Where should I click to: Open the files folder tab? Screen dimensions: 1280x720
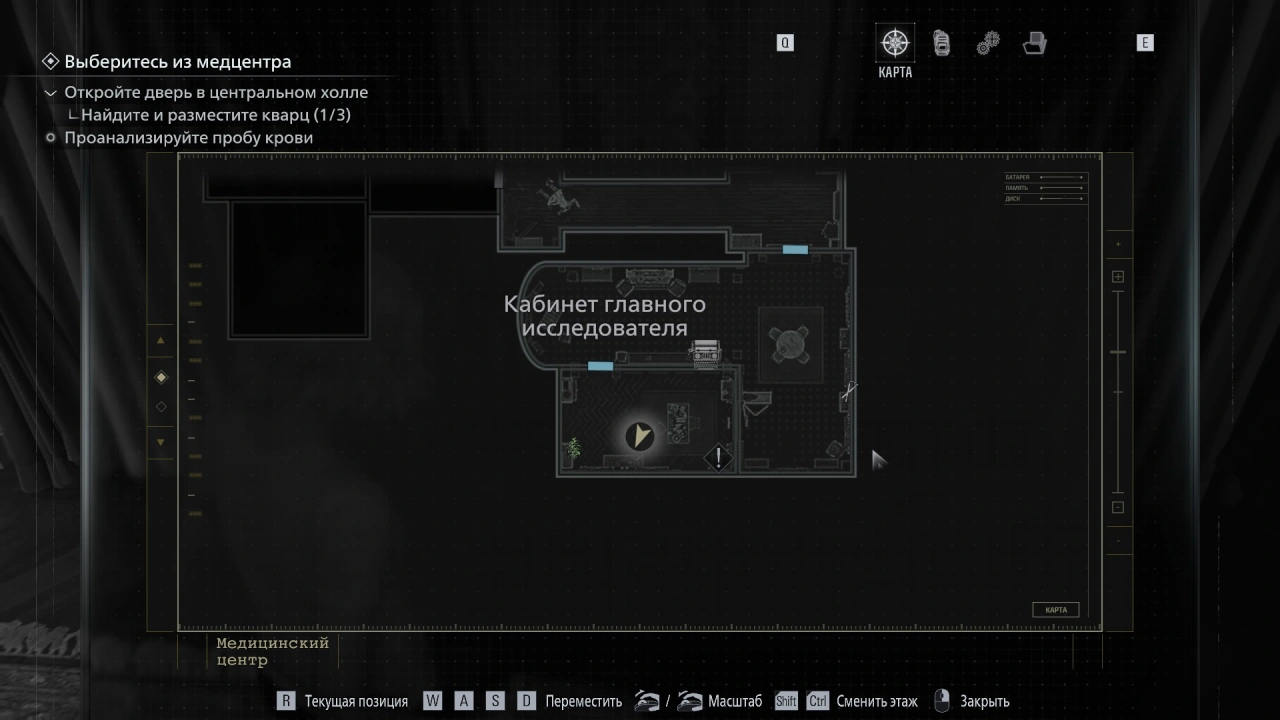tap(1034, 43)
